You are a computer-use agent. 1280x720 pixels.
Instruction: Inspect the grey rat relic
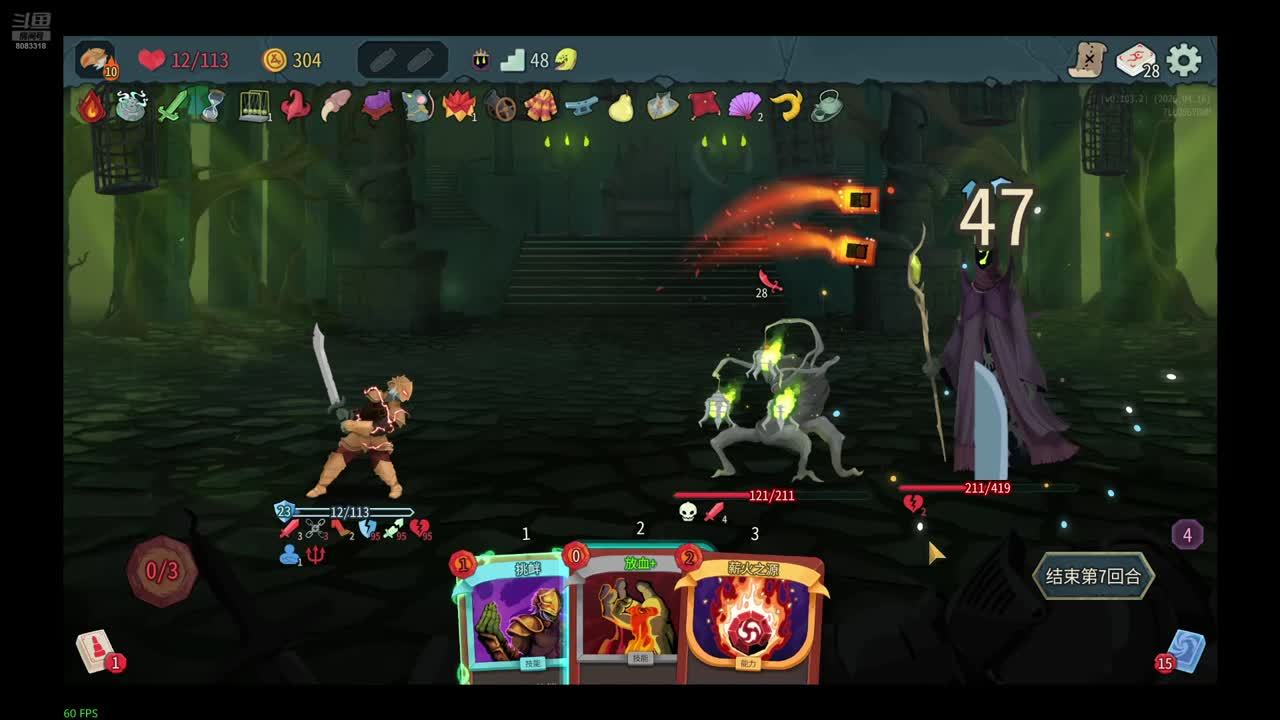[417, 106]
